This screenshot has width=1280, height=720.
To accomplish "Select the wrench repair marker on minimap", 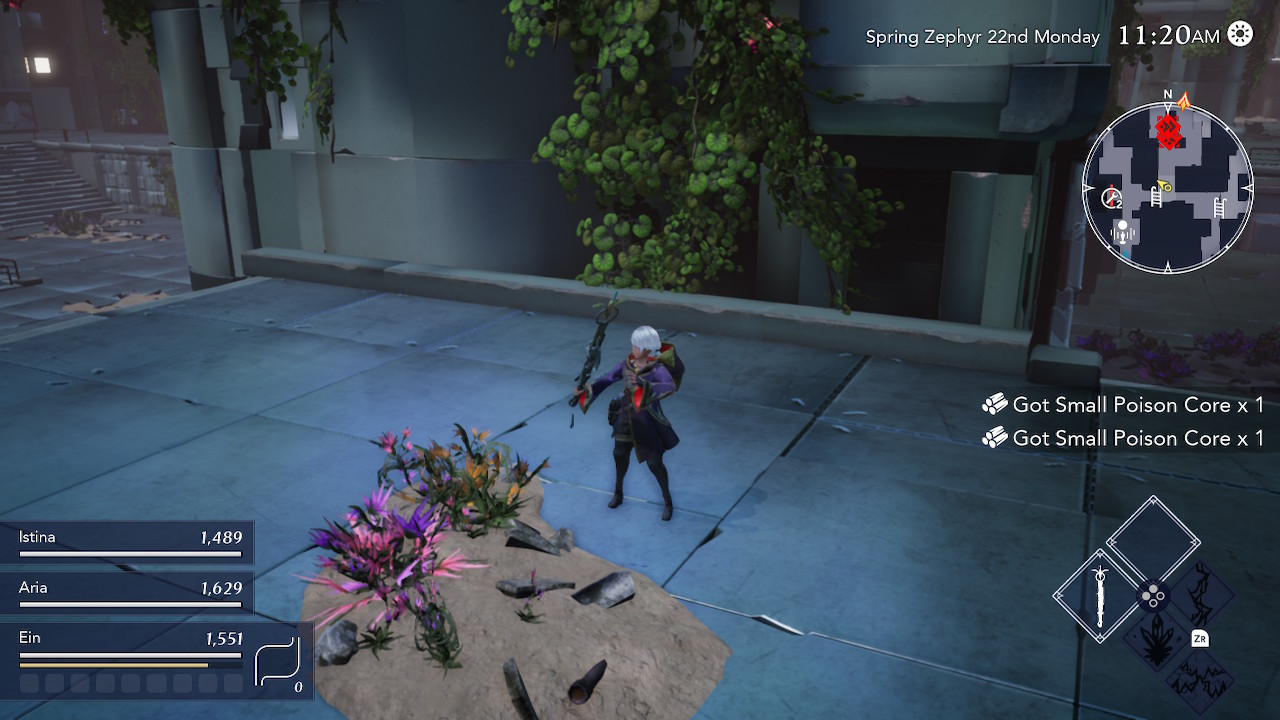I will [x=1111, y=198].
